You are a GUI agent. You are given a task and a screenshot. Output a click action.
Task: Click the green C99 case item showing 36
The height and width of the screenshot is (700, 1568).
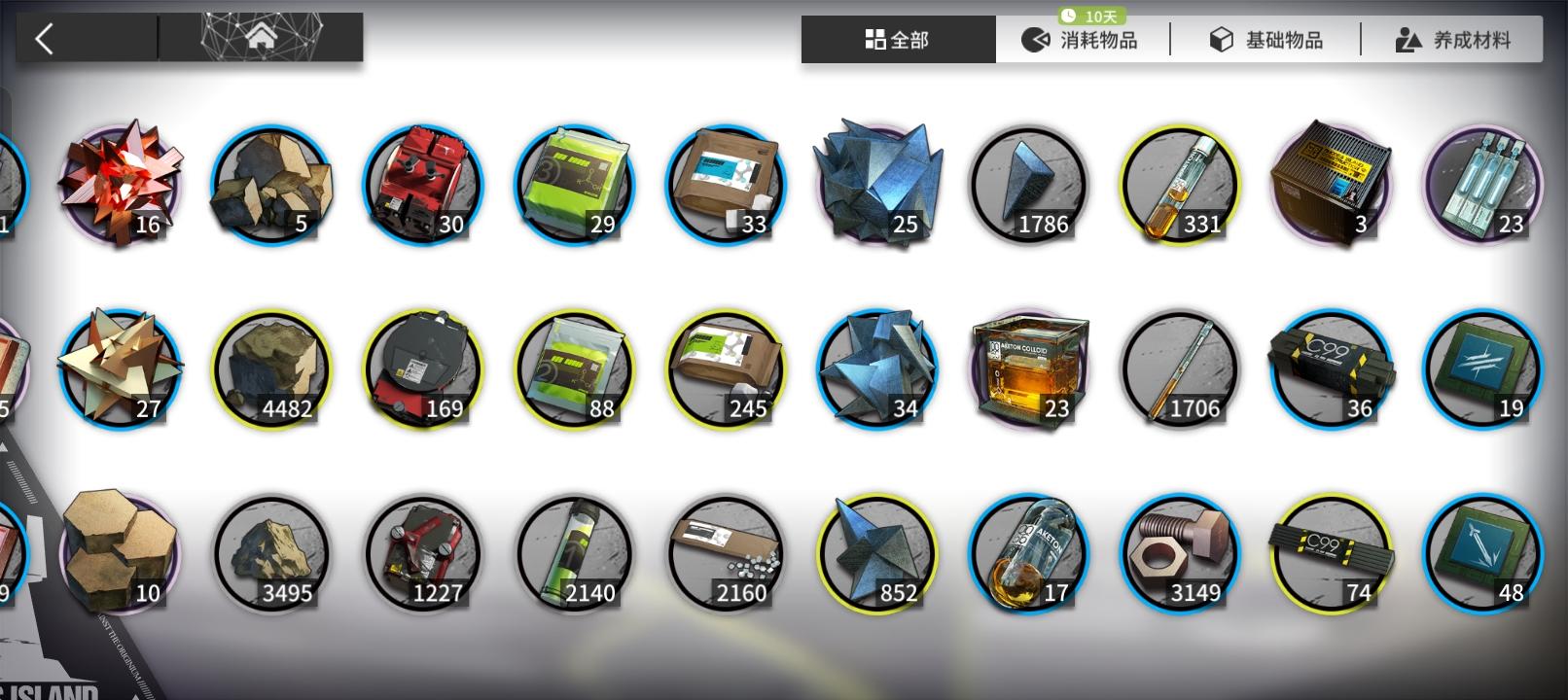point(1331,367)
